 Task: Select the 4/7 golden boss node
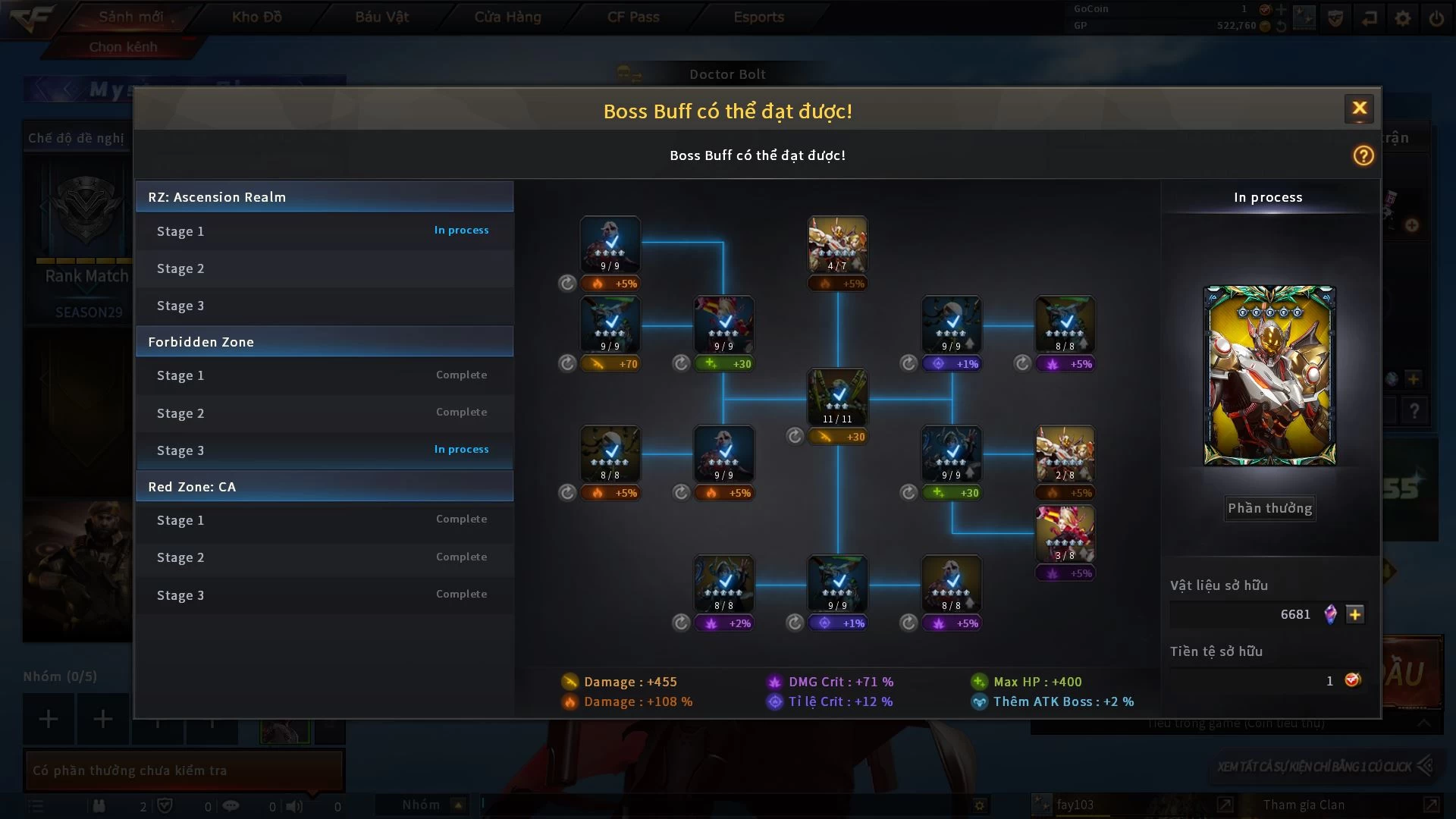[x=837, y=244]
